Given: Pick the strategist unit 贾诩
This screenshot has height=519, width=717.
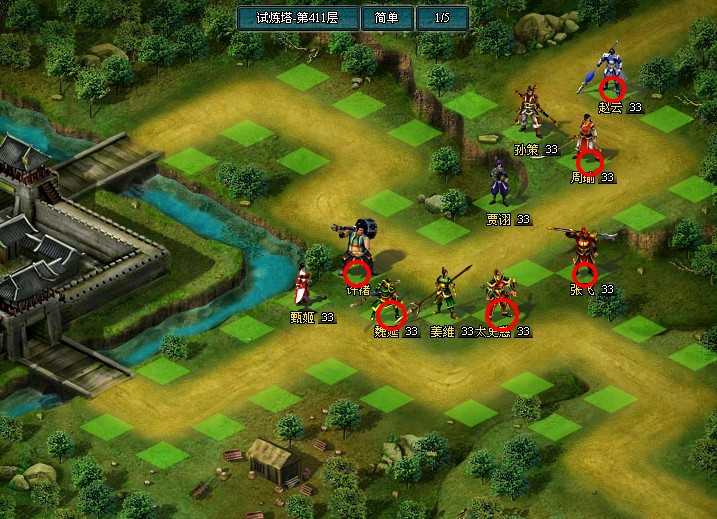Looking at the screenshot, I should (499, 183).
